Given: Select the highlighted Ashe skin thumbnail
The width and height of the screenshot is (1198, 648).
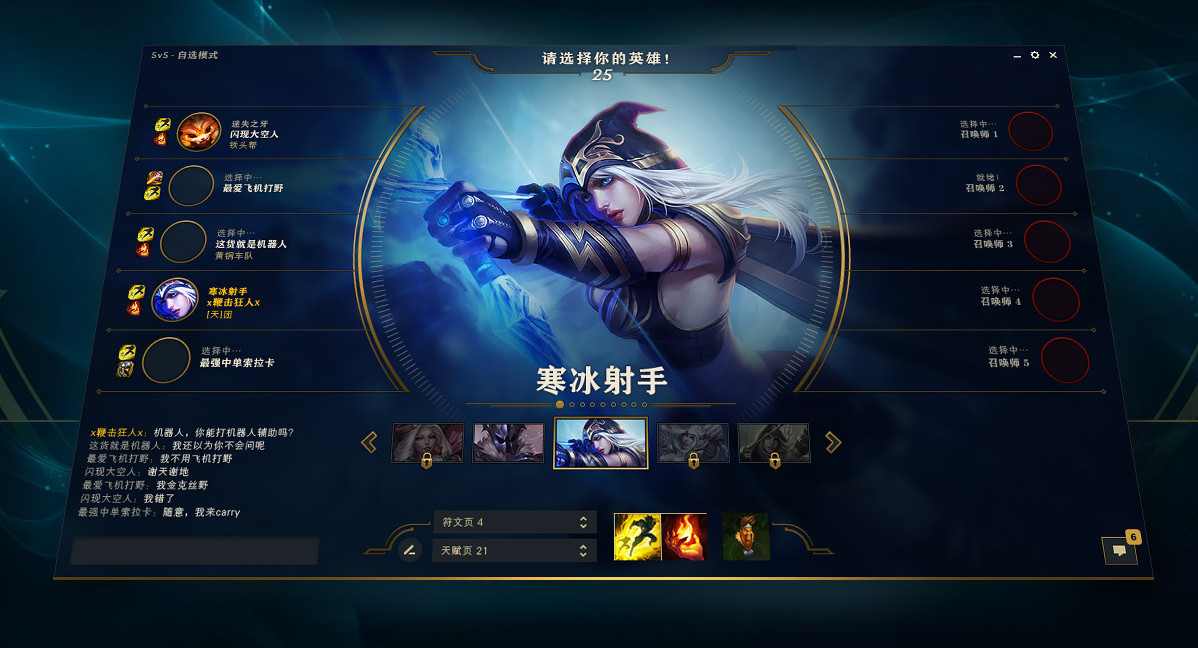Looking at the screenshot, I should pos(600,443).
